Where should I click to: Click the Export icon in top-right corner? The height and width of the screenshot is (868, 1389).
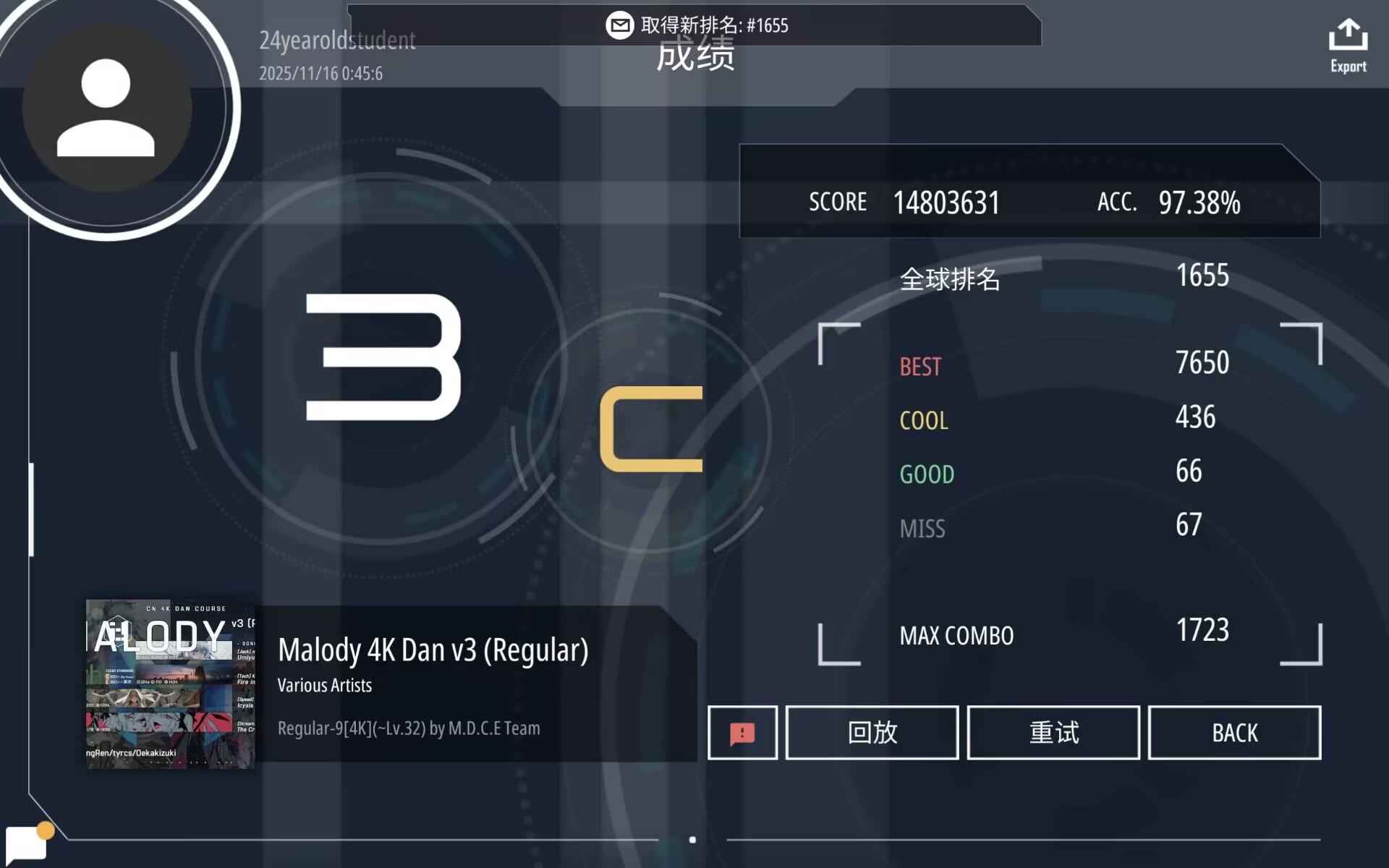pos(1347,40)
